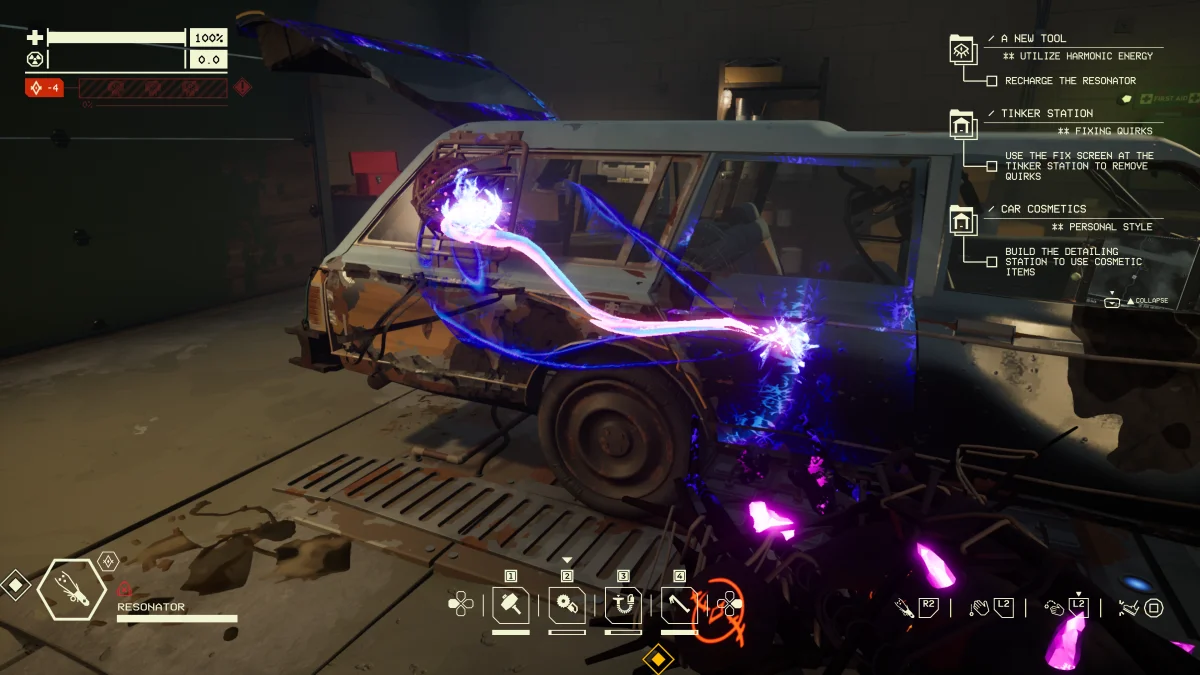
Task: Choose the magnet tool in slot 3
Action: click(x=623, y=604)
